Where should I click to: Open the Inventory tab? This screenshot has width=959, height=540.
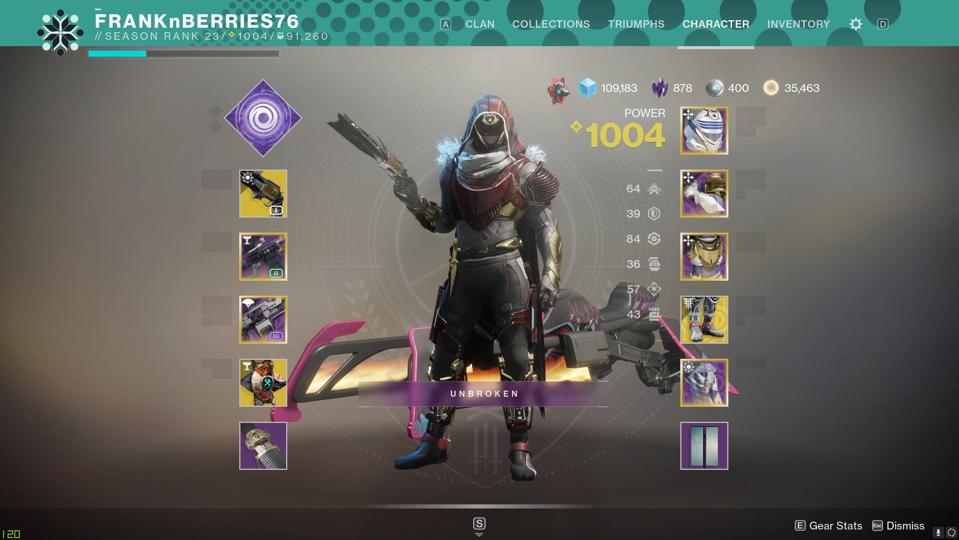(798, 24)
